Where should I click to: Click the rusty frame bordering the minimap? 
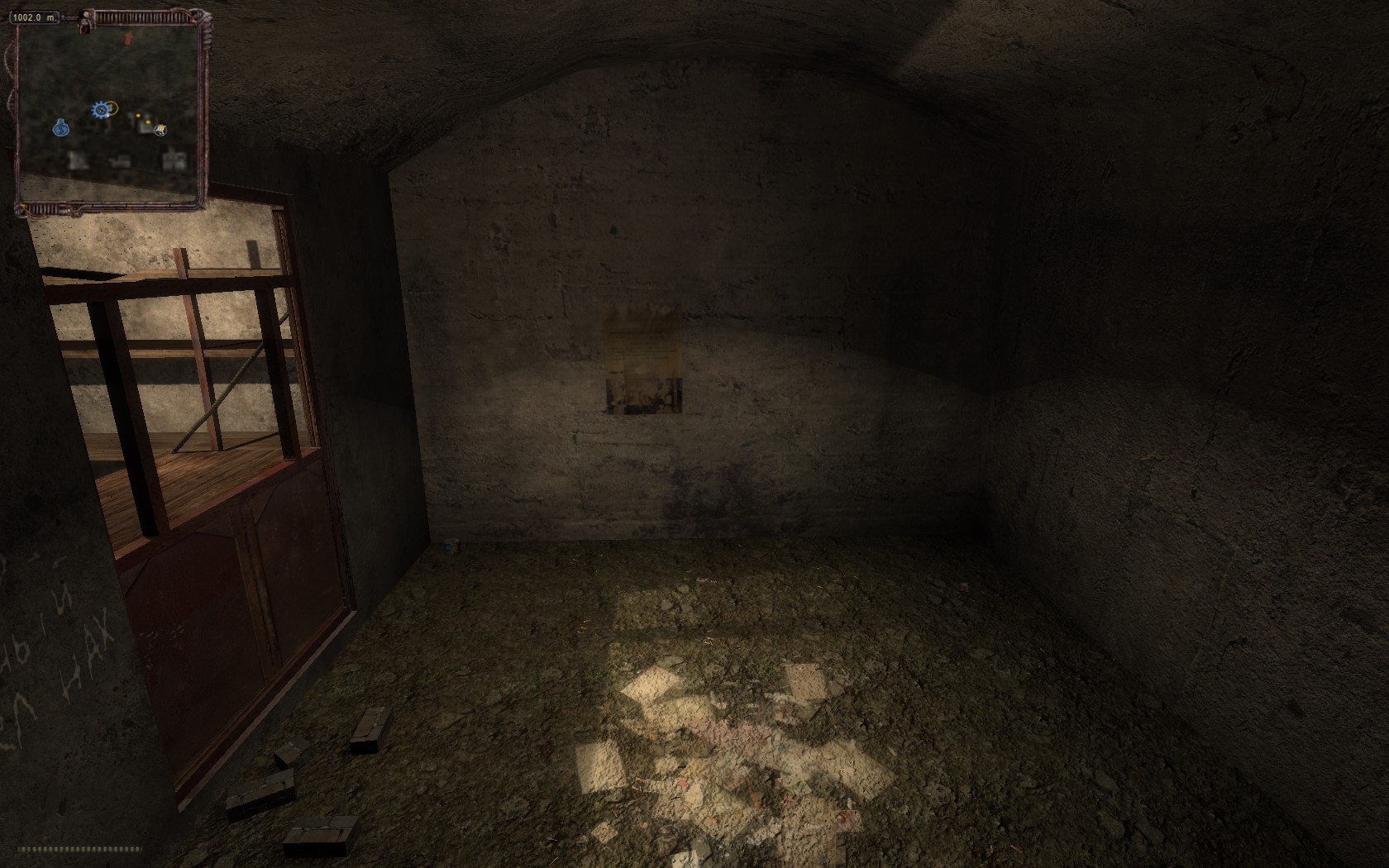click(x=203, y=107)
